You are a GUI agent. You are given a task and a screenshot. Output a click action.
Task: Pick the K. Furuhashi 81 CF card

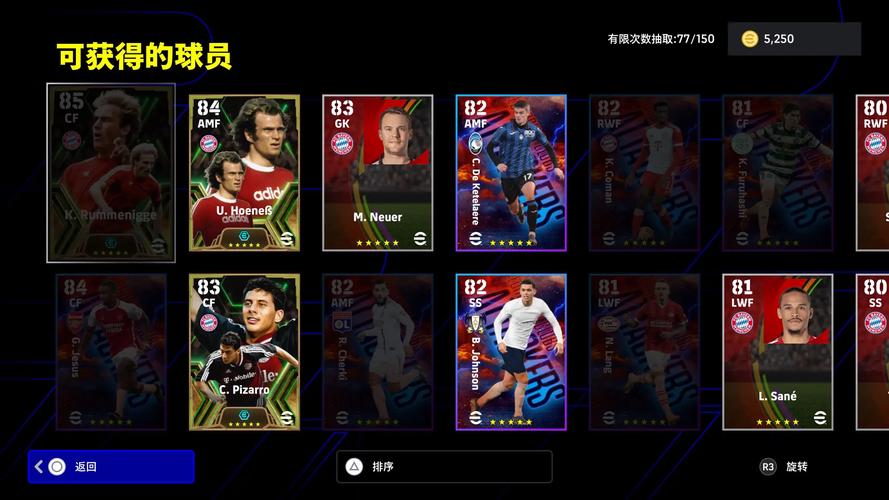(777, 173)
